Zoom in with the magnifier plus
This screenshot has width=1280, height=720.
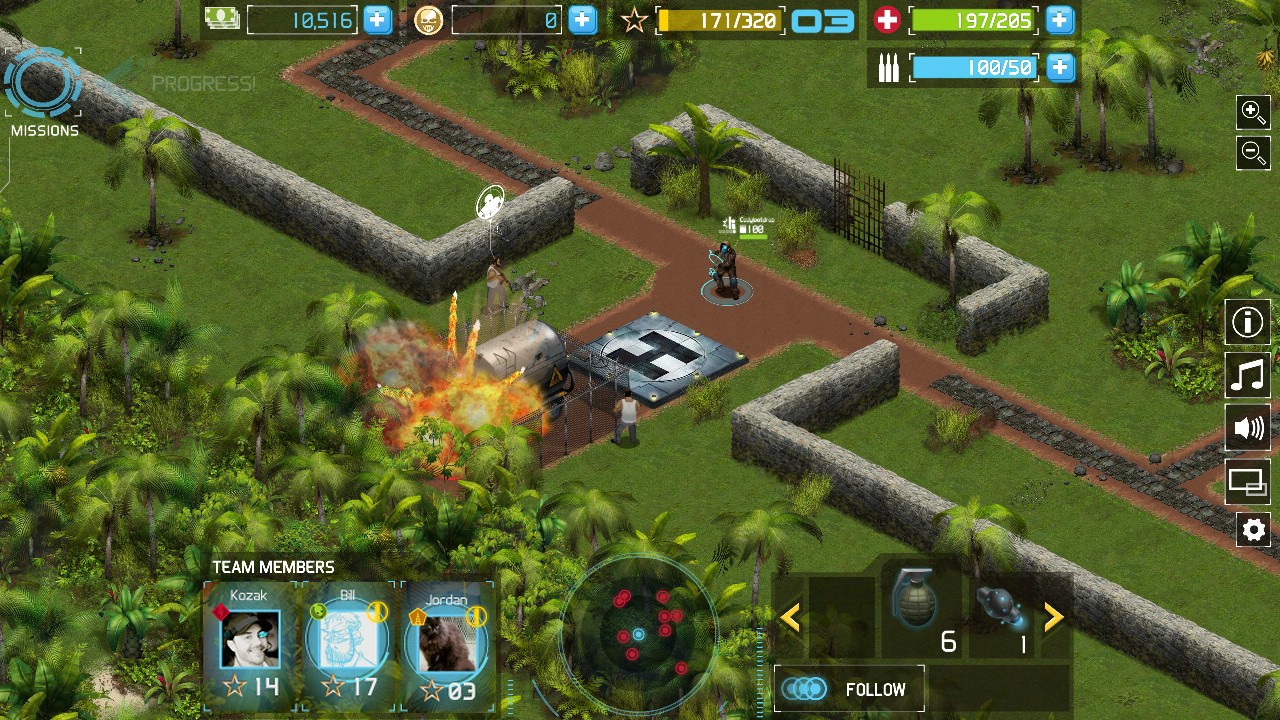tap(1253, 112)
